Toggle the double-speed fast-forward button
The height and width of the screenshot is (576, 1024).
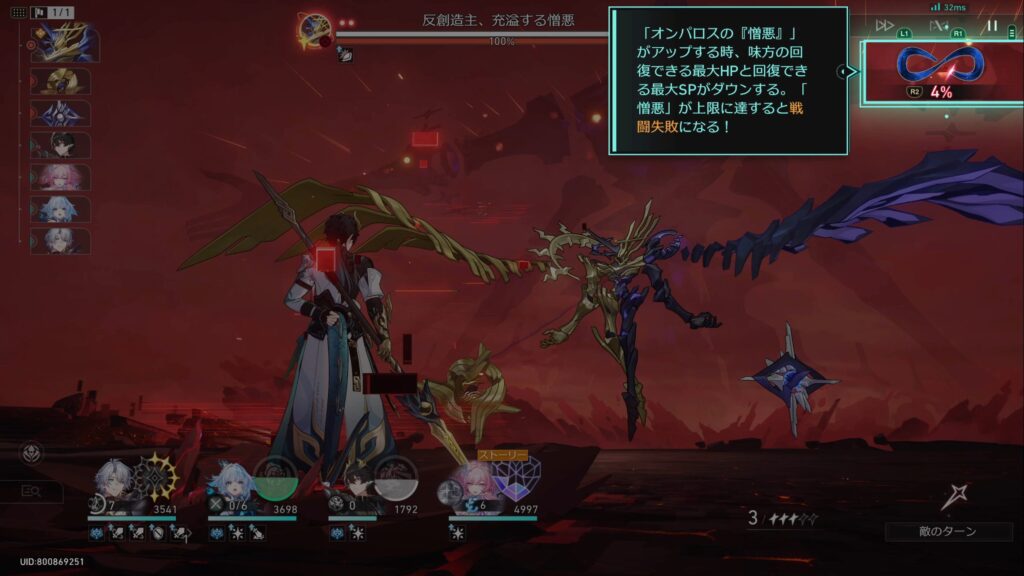(884, 26)
